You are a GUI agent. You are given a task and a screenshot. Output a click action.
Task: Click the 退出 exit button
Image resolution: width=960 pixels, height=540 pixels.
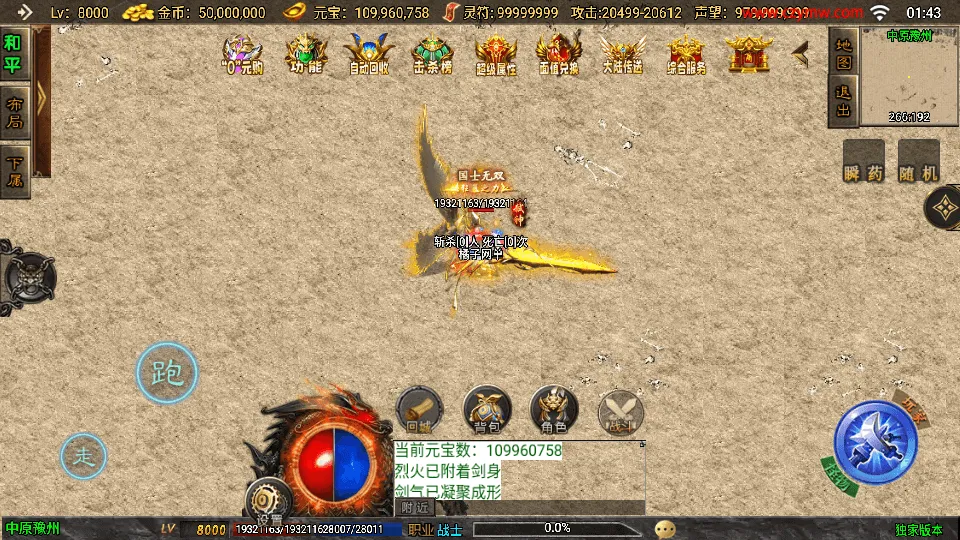pos(843,101)
